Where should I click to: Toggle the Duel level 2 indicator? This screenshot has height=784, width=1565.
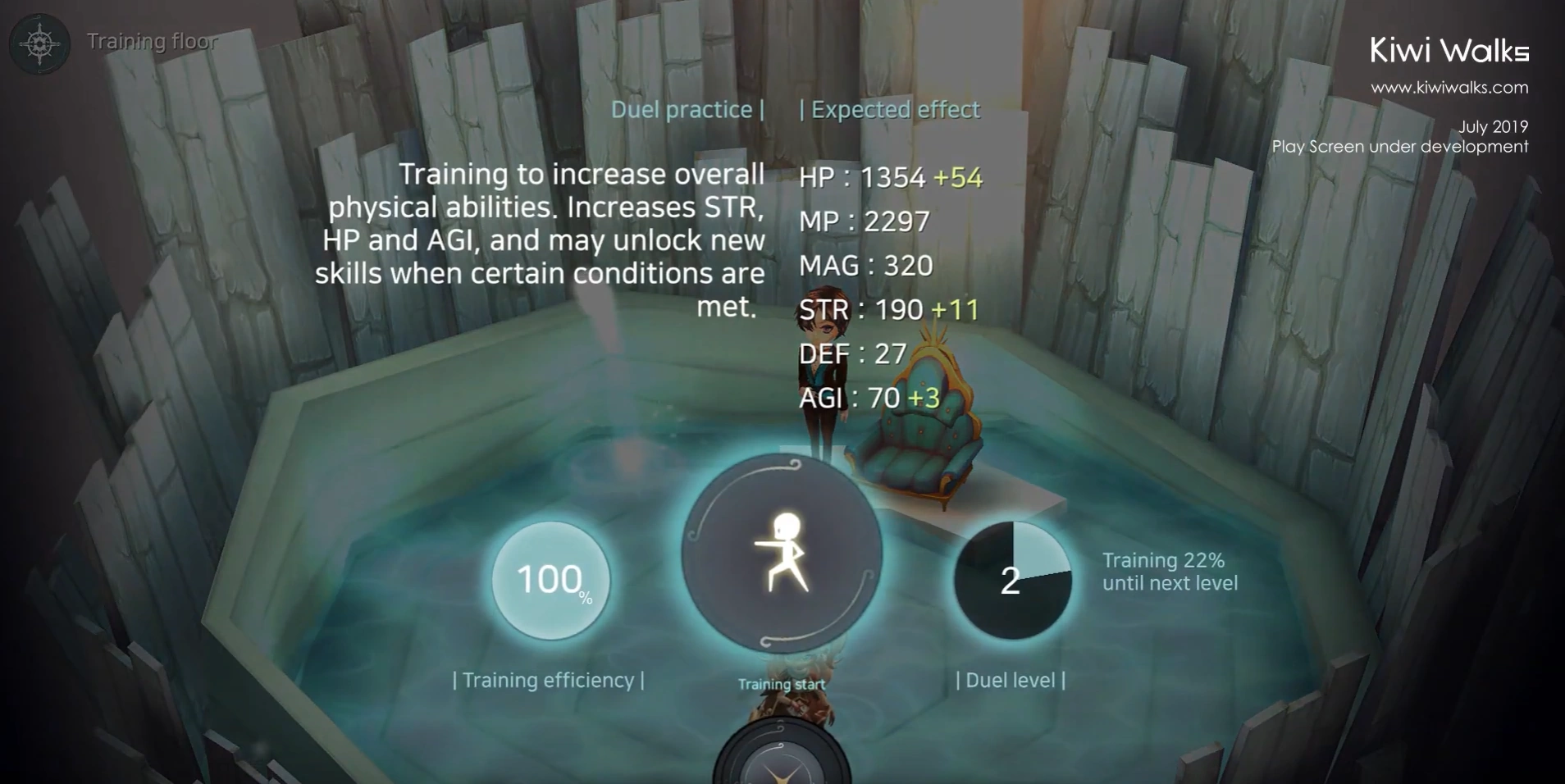pos(1012,581)
